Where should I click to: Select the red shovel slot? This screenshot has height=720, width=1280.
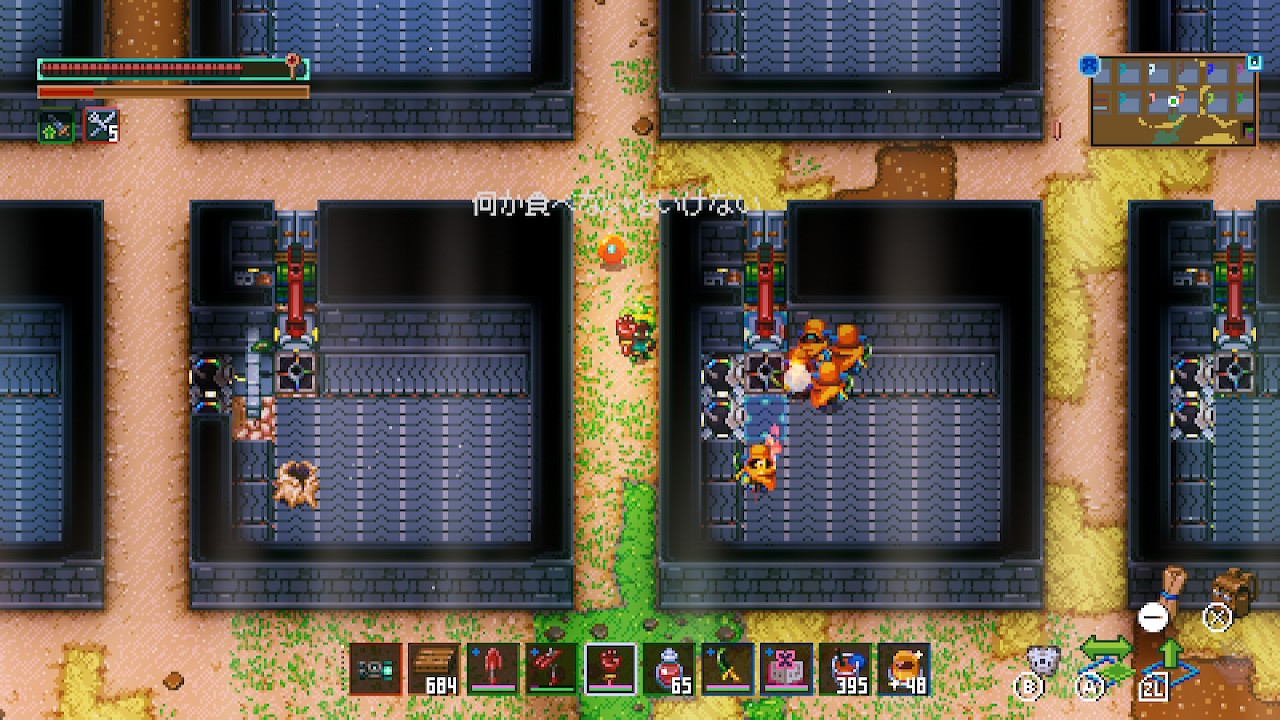pos(493,669)
